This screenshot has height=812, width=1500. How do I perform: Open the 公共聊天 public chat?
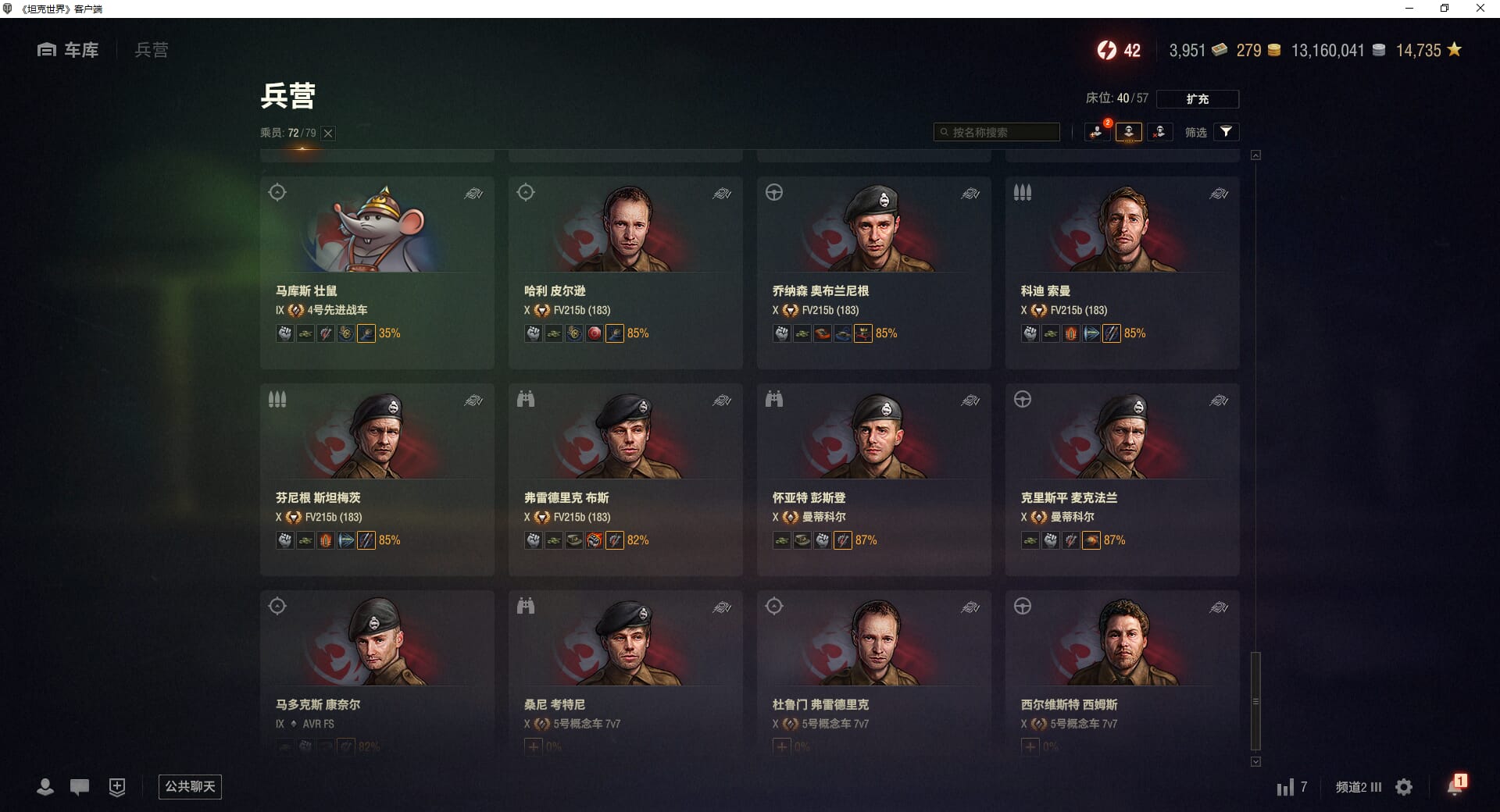[x=190, y=786]
